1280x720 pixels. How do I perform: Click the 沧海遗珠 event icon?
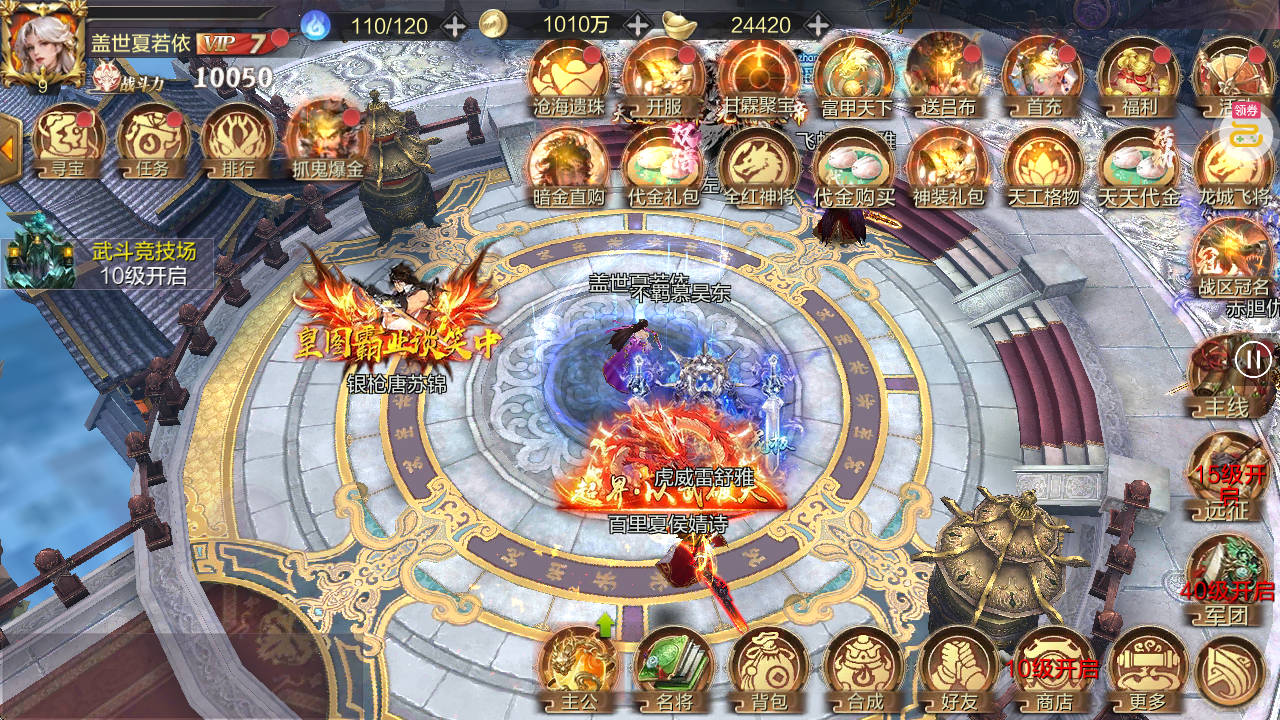pyautogui.click(x=568, y=76)
